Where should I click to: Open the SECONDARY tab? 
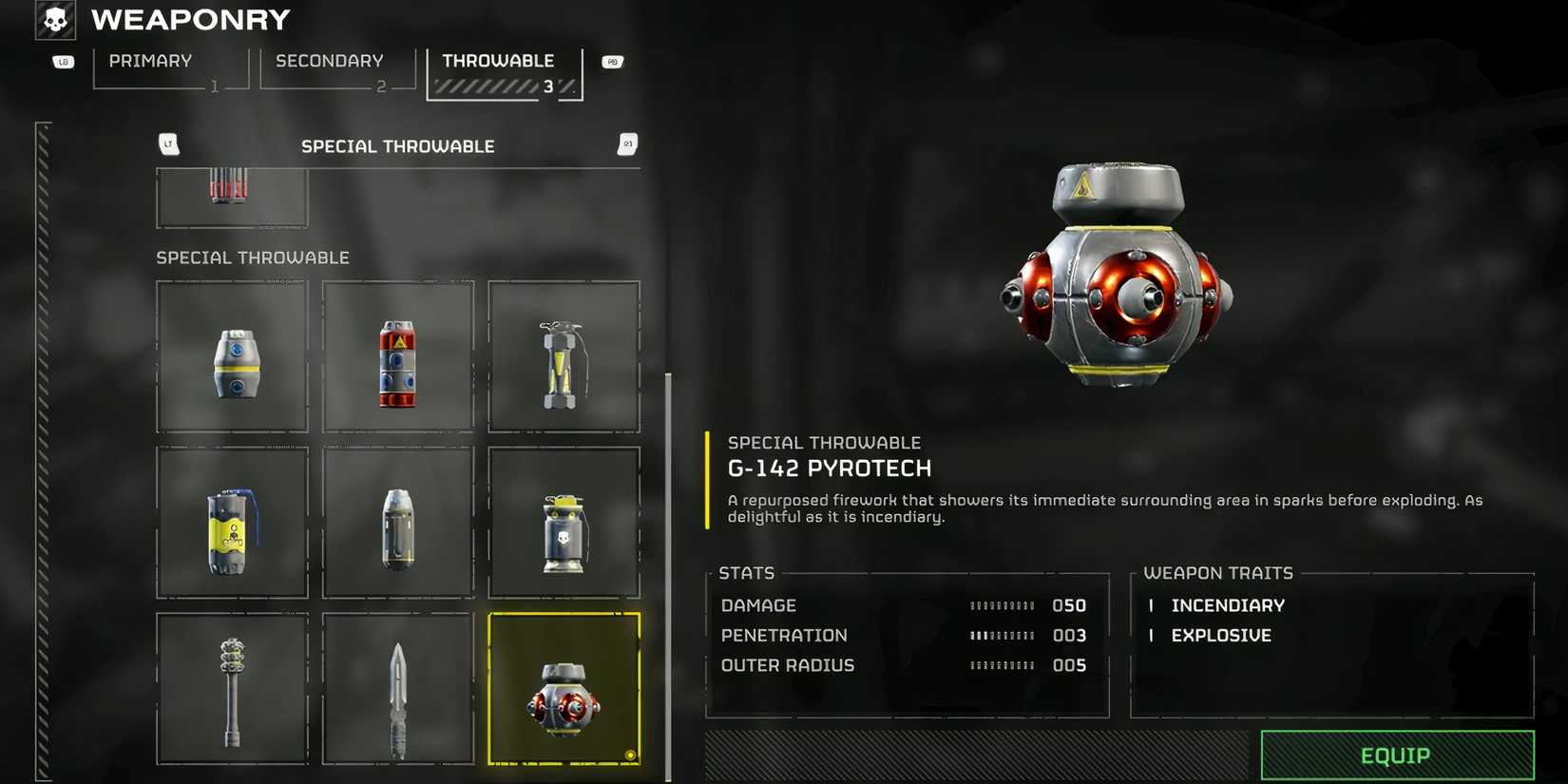[x=328, y=61]
